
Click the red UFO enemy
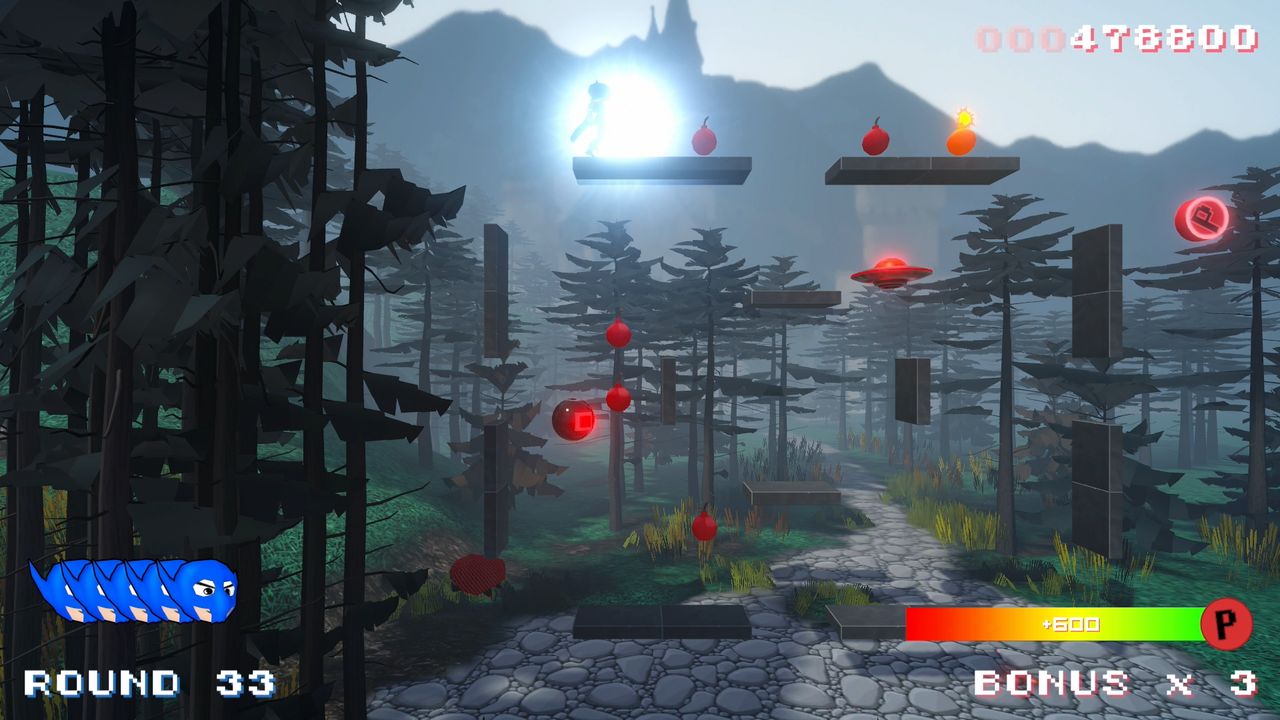click(888, 272)
